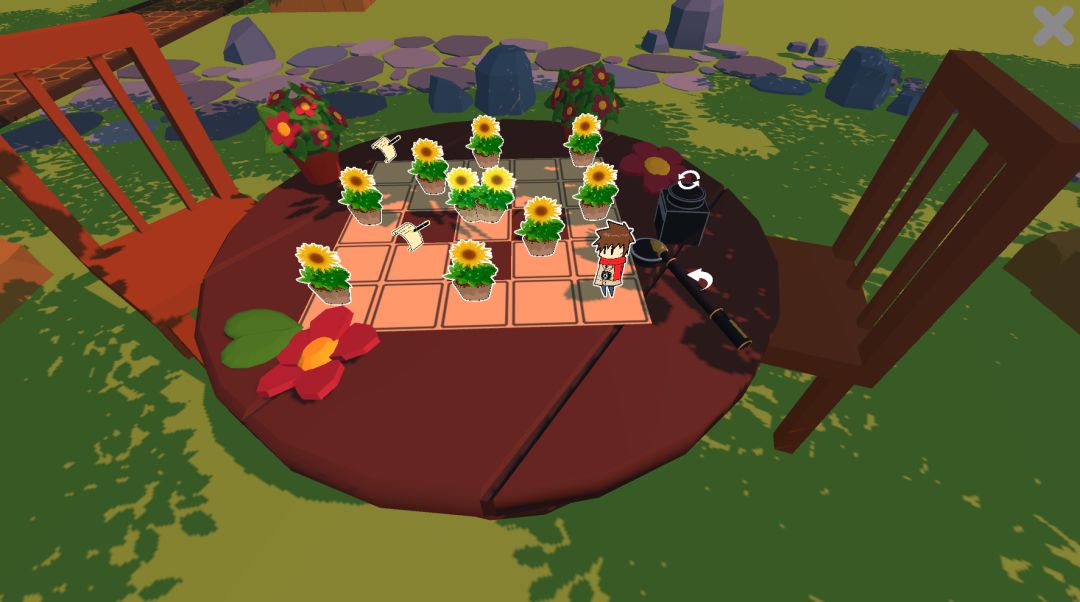Undo the last move with the curved arrow
Screen dimensions: 1080x602
pyautogui.click(x=702, y=279)
